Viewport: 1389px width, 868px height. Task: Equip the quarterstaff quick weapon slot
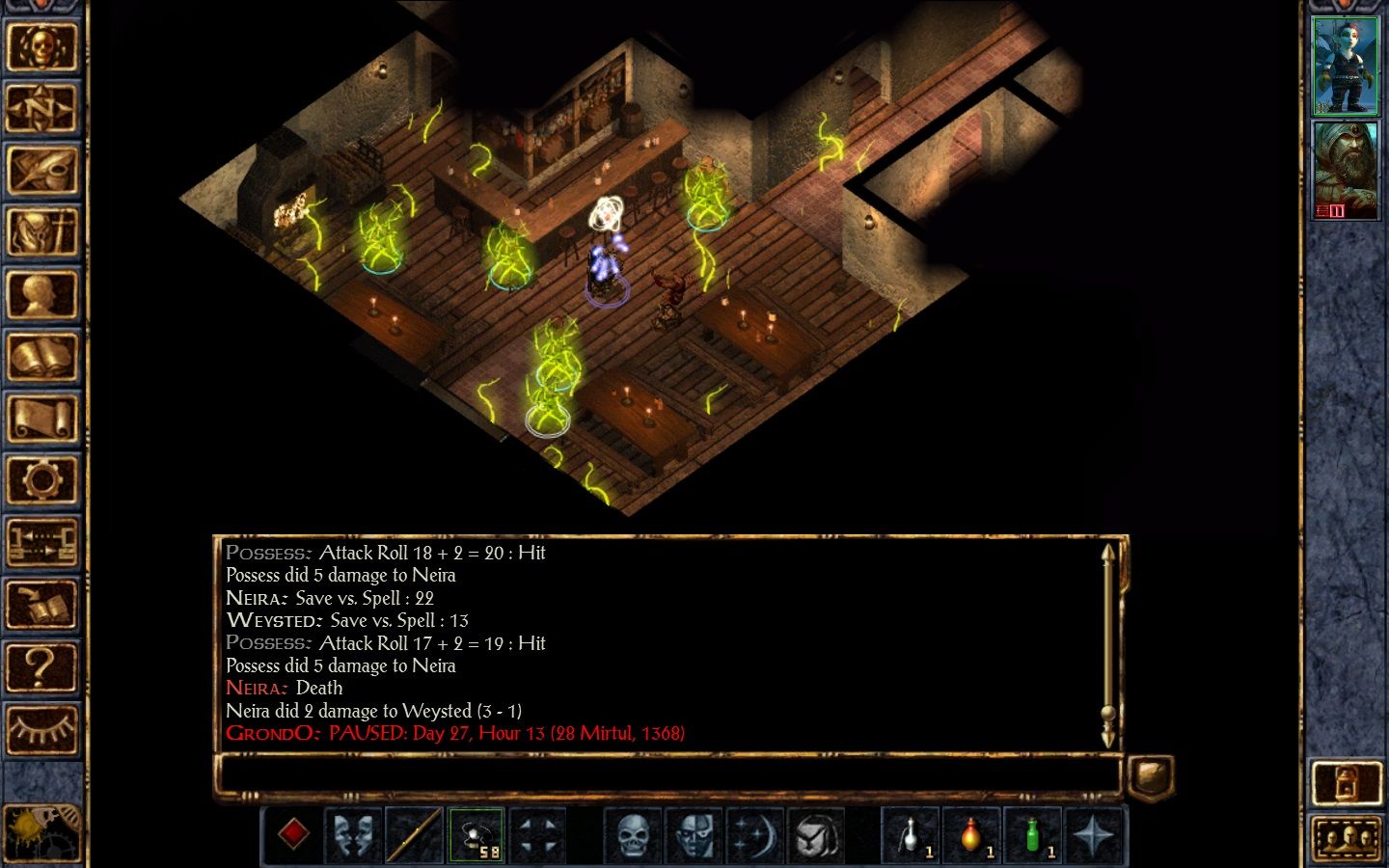[415, 834]
